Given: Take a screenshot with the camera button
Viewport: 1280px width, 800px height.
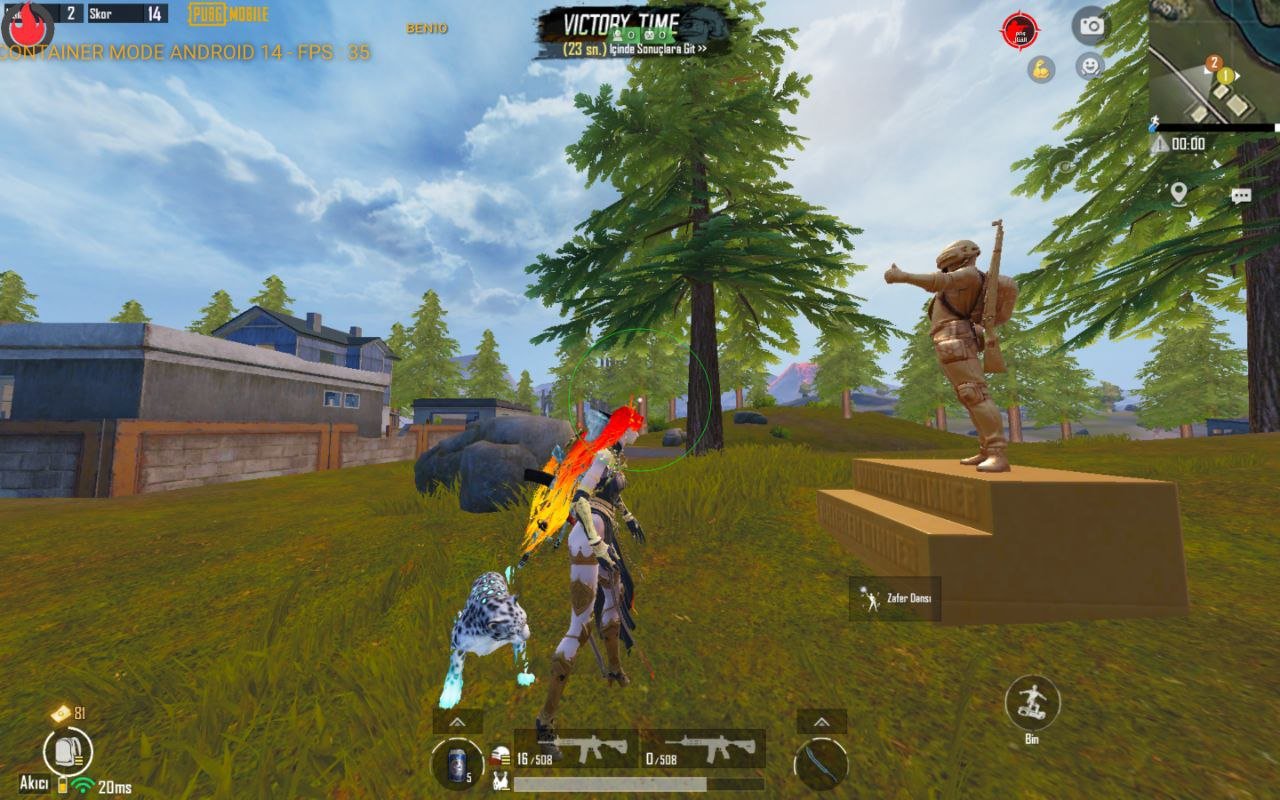Looking at the screenshot, I should (1091, 26).
